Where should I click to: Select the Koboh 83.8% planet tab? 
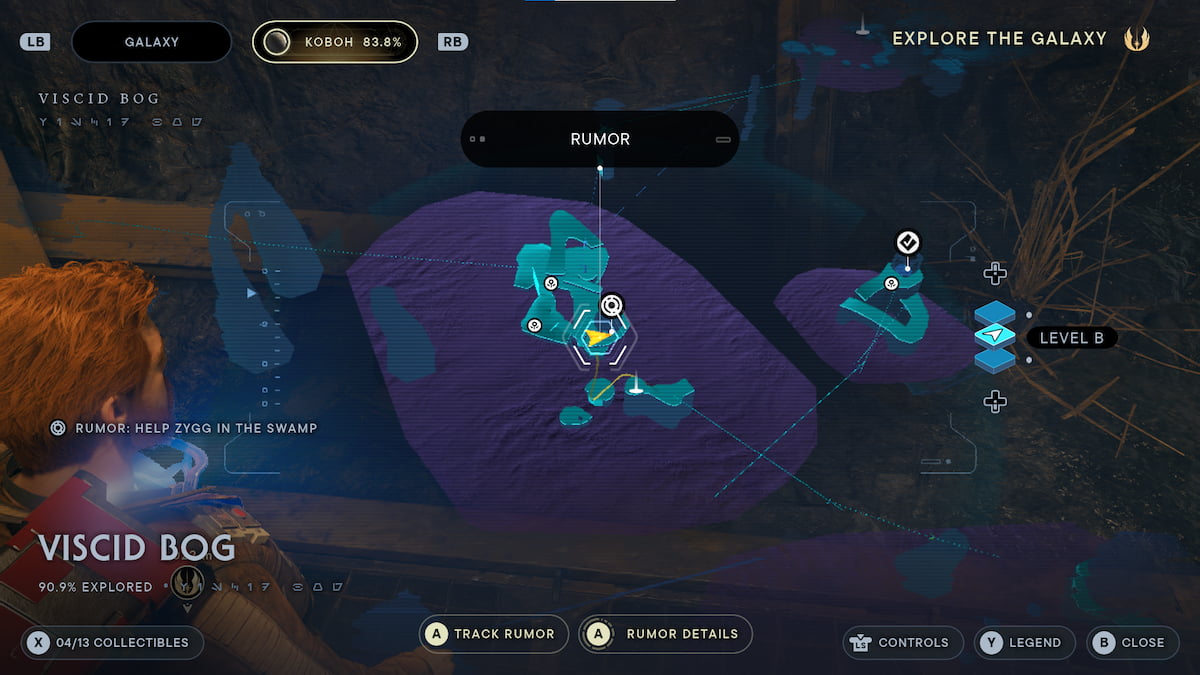coord(335,42)
